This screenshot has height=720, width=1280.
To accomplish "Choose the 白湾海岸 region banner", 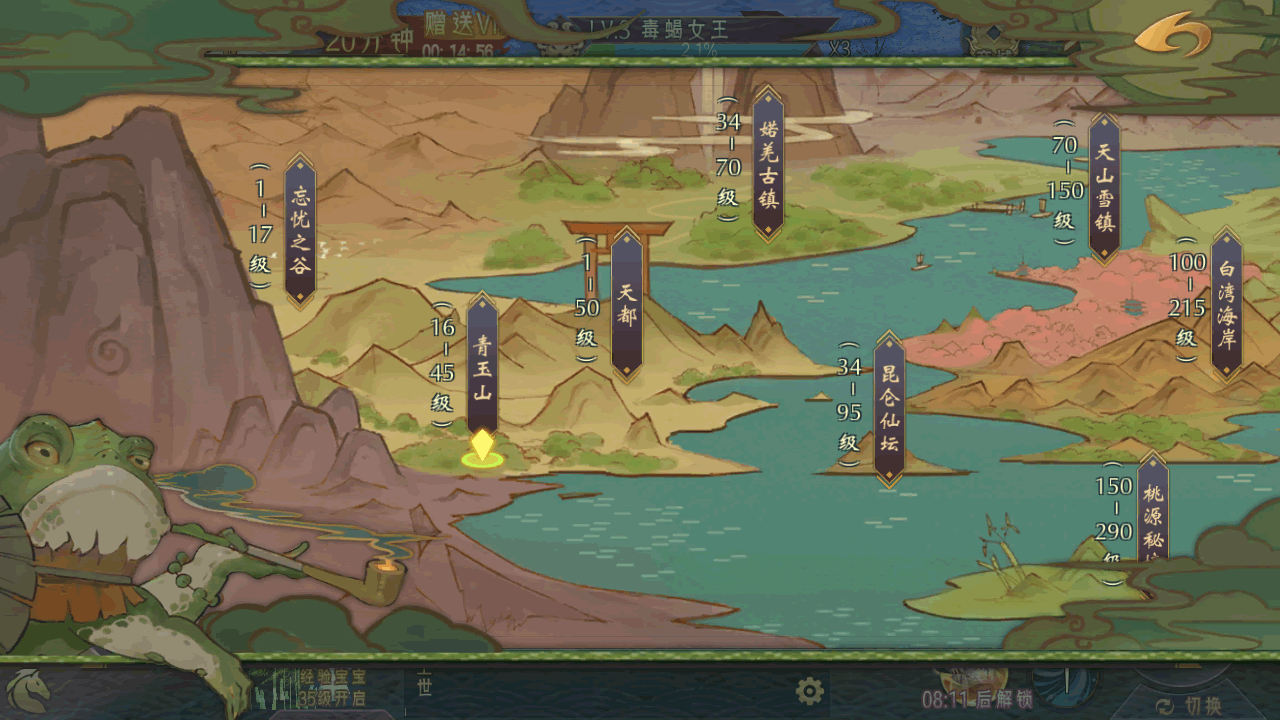I will click(1226, 304).
